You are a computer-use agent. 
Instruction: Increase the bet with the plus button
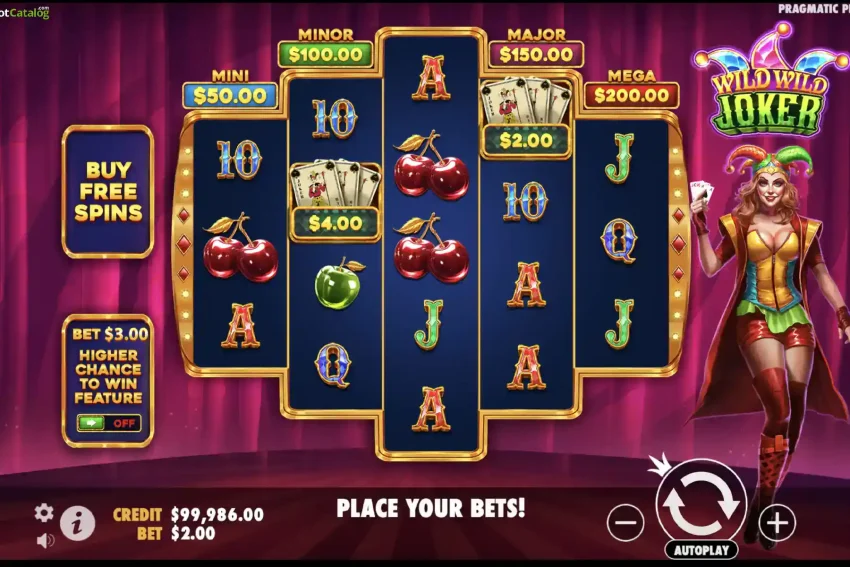click(776, 521)
